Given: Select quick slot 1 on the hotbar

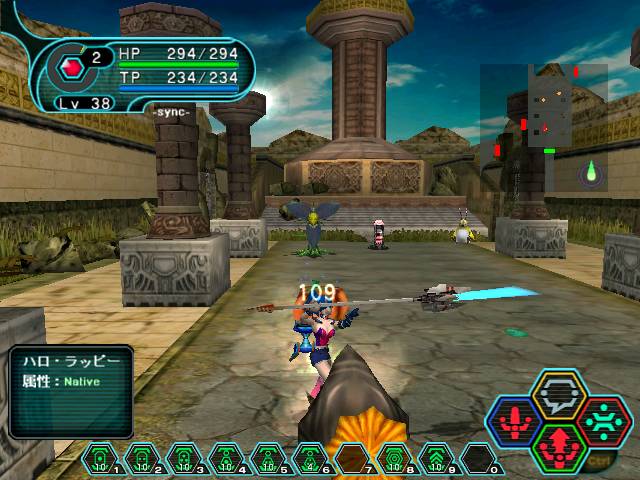Looking at the screenshot, I should pyautogui.click(x=100, y=459).
